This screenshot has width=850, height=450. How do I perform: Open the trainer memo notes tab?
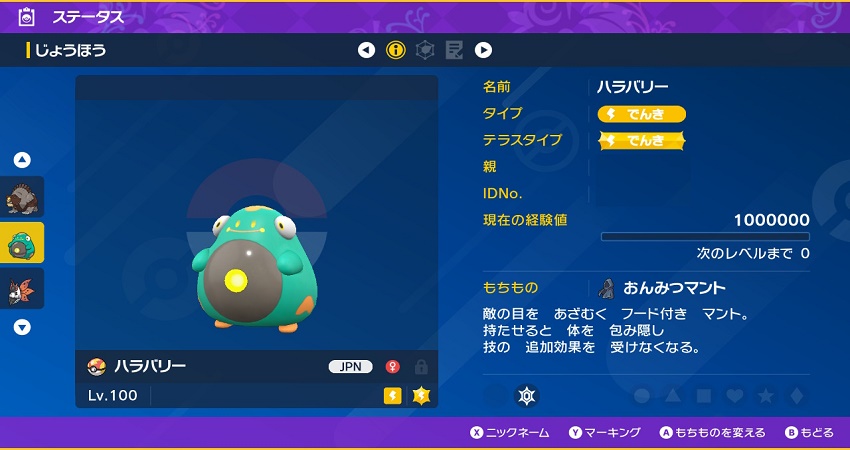[x=454, y=50]
